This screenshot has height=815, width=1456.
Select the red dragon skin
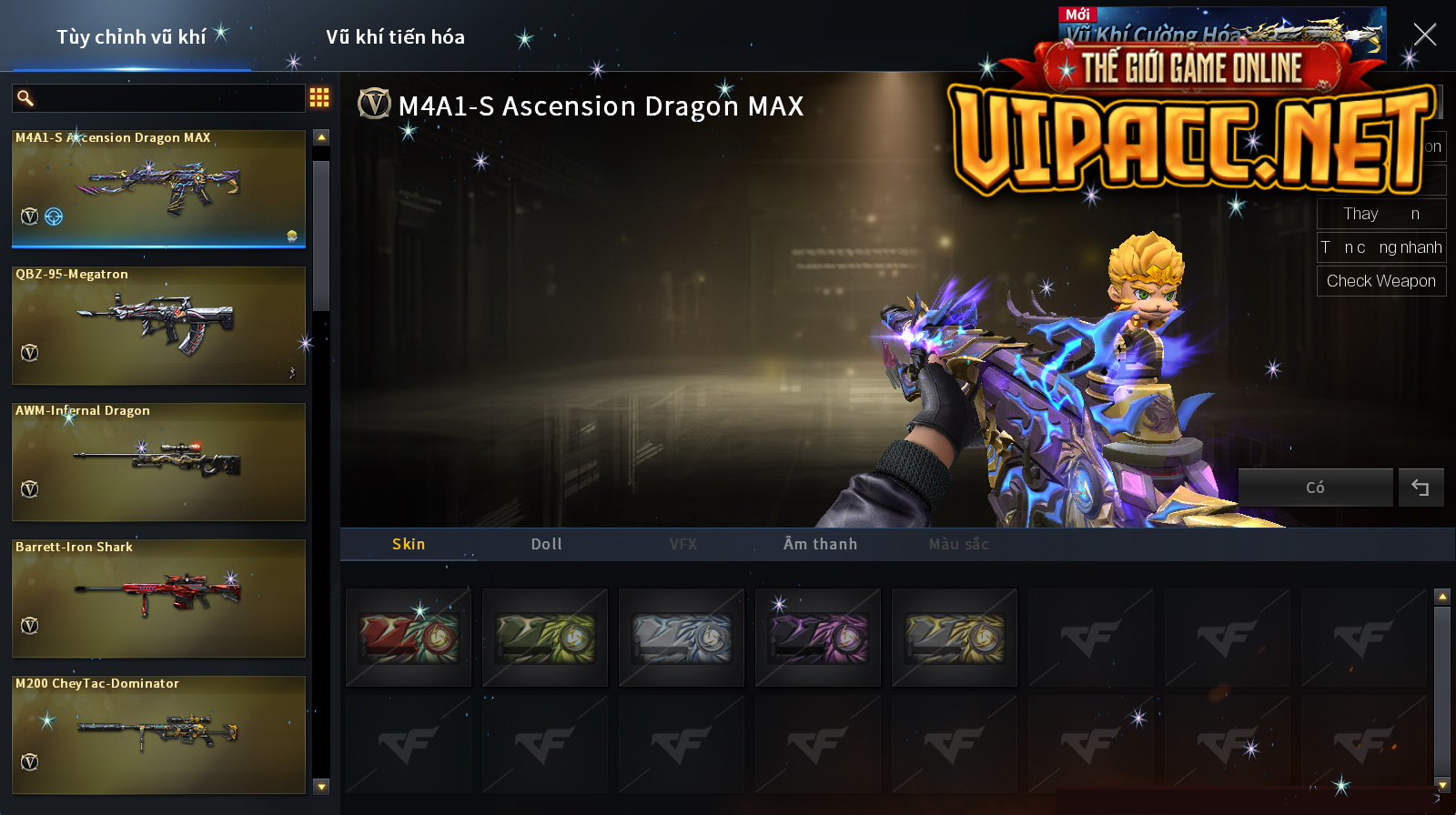pos(409,638)
